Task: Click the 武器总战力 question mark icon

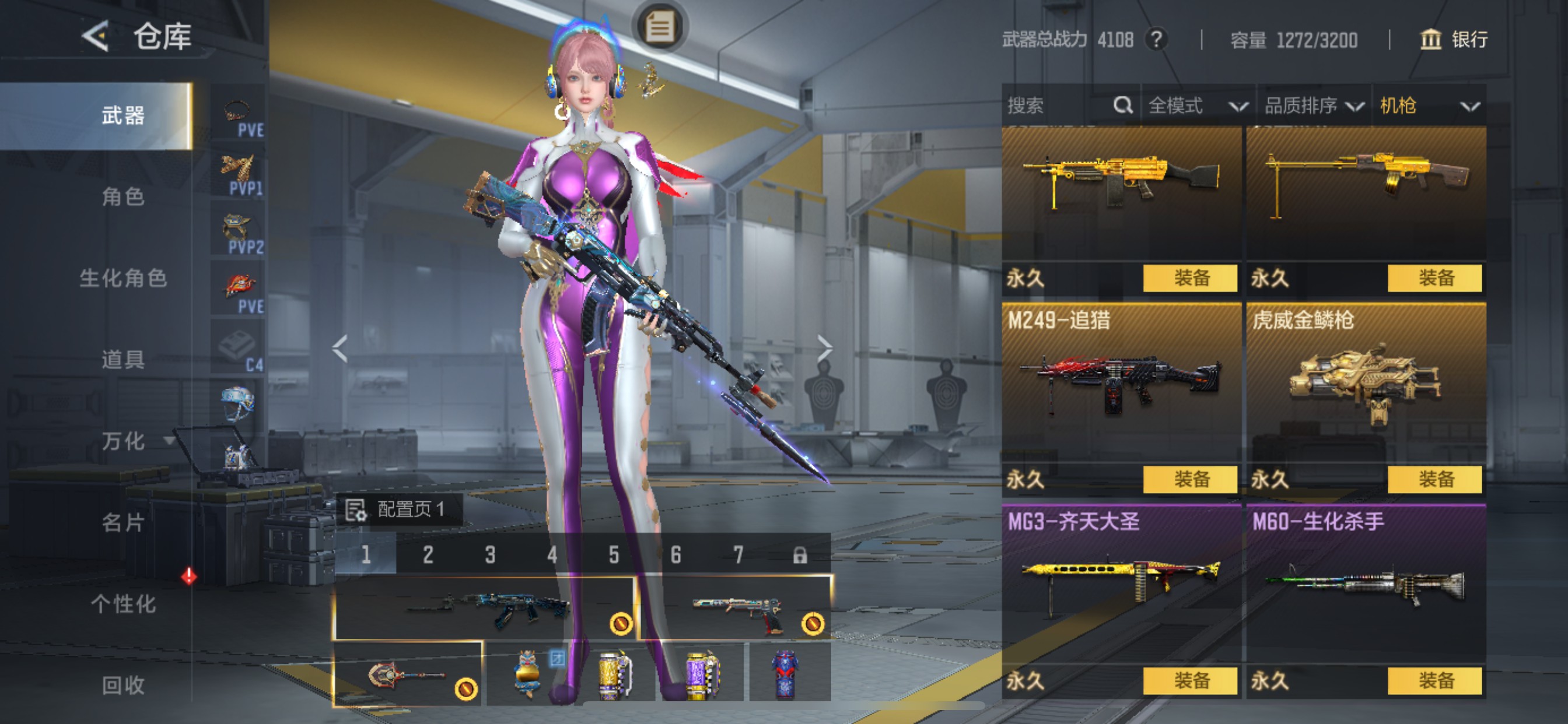Action: pos(1157,40)
